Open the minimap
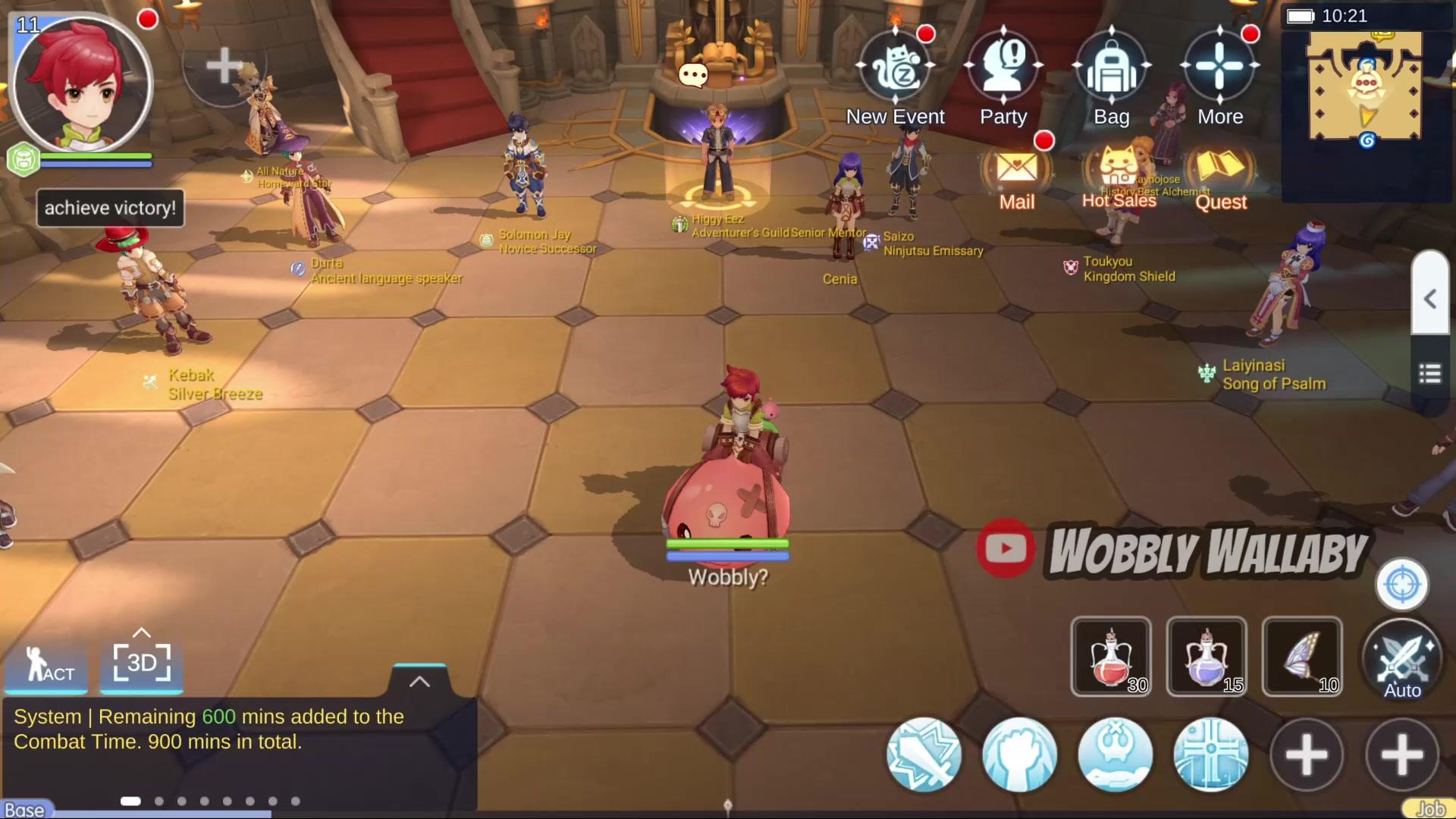This screenshot has height=819, width=1456. click(1365, 89)
